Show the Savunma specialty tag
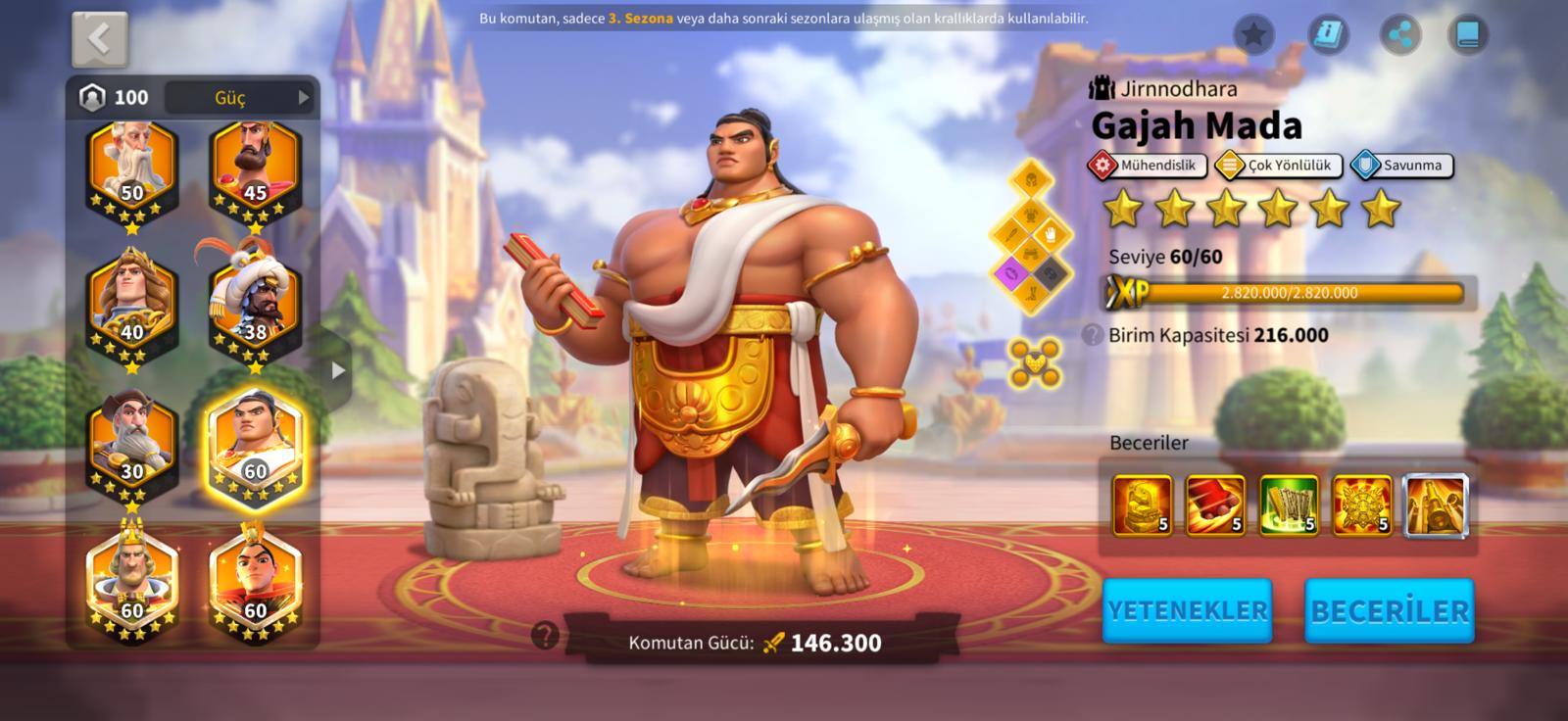1568x721 pixels. point(1401,166)
